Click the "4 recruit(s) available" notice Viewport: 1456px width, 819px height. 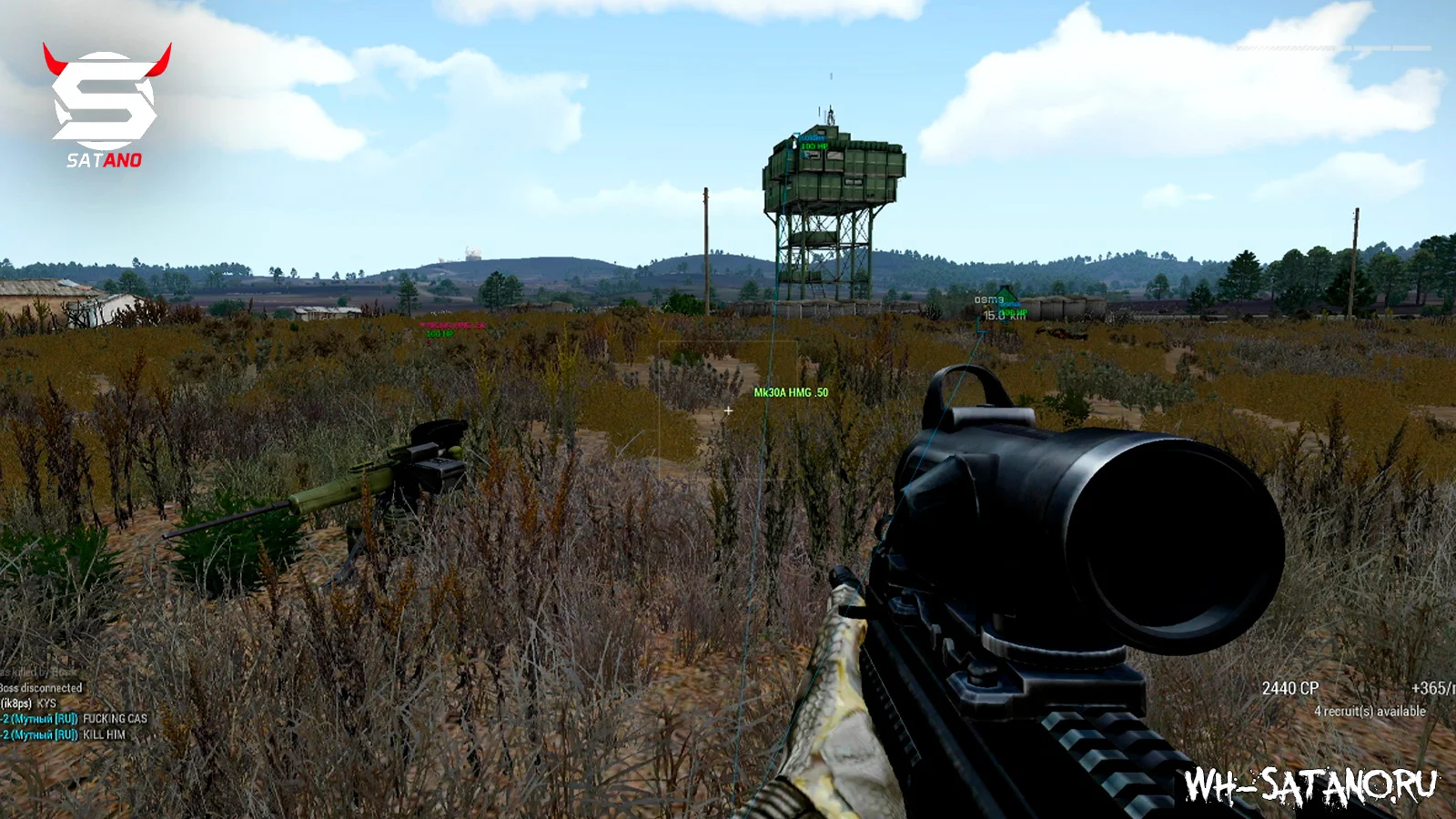point(1370,711)
